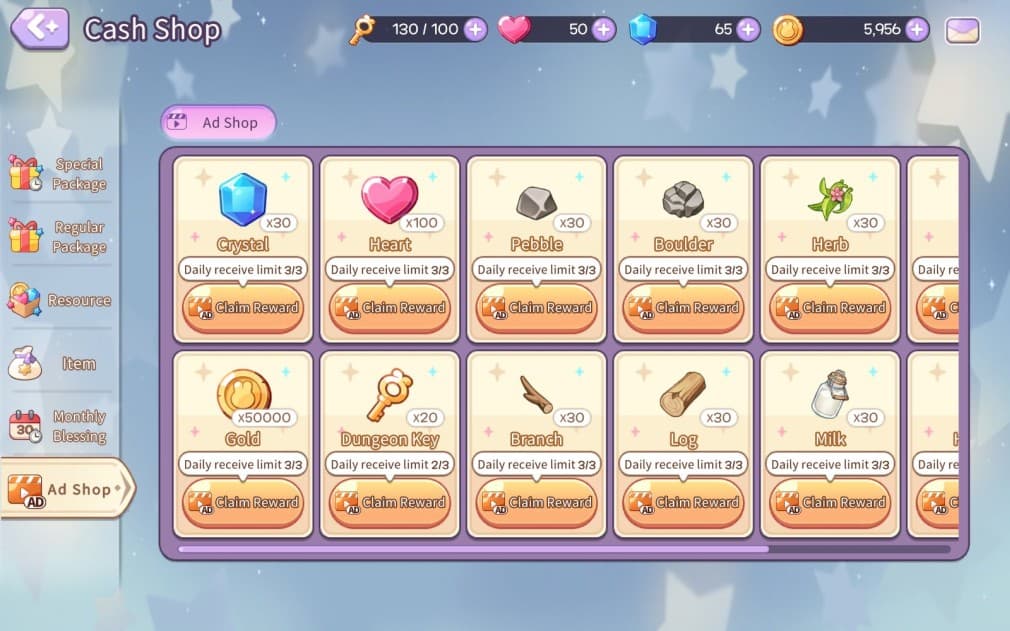The width and height of the screenshot is (1010, 631).
Task: Claim Reward for the Boulder item
Action: point(683,308)
